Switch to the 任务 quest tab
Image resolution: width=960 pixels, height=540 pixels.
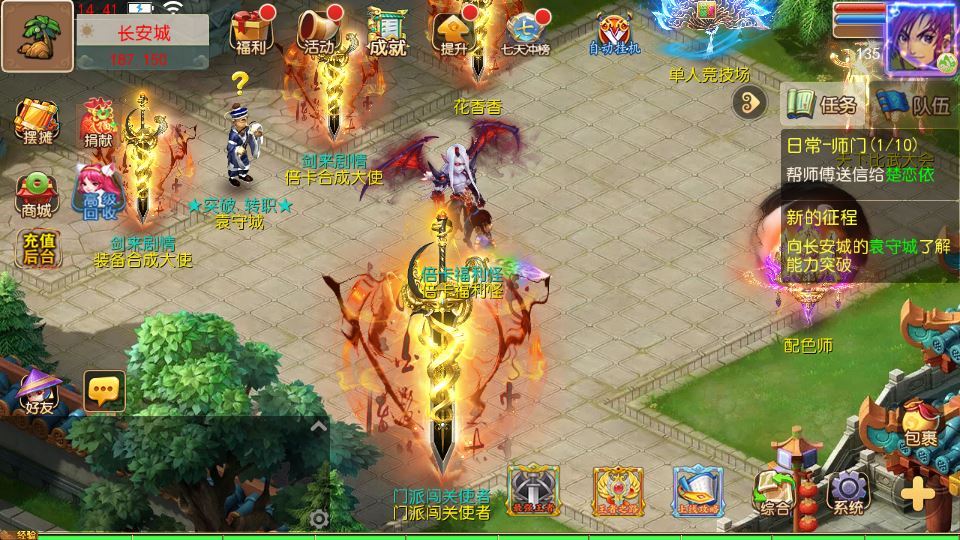pyautogui.click(x=823, y=104)
